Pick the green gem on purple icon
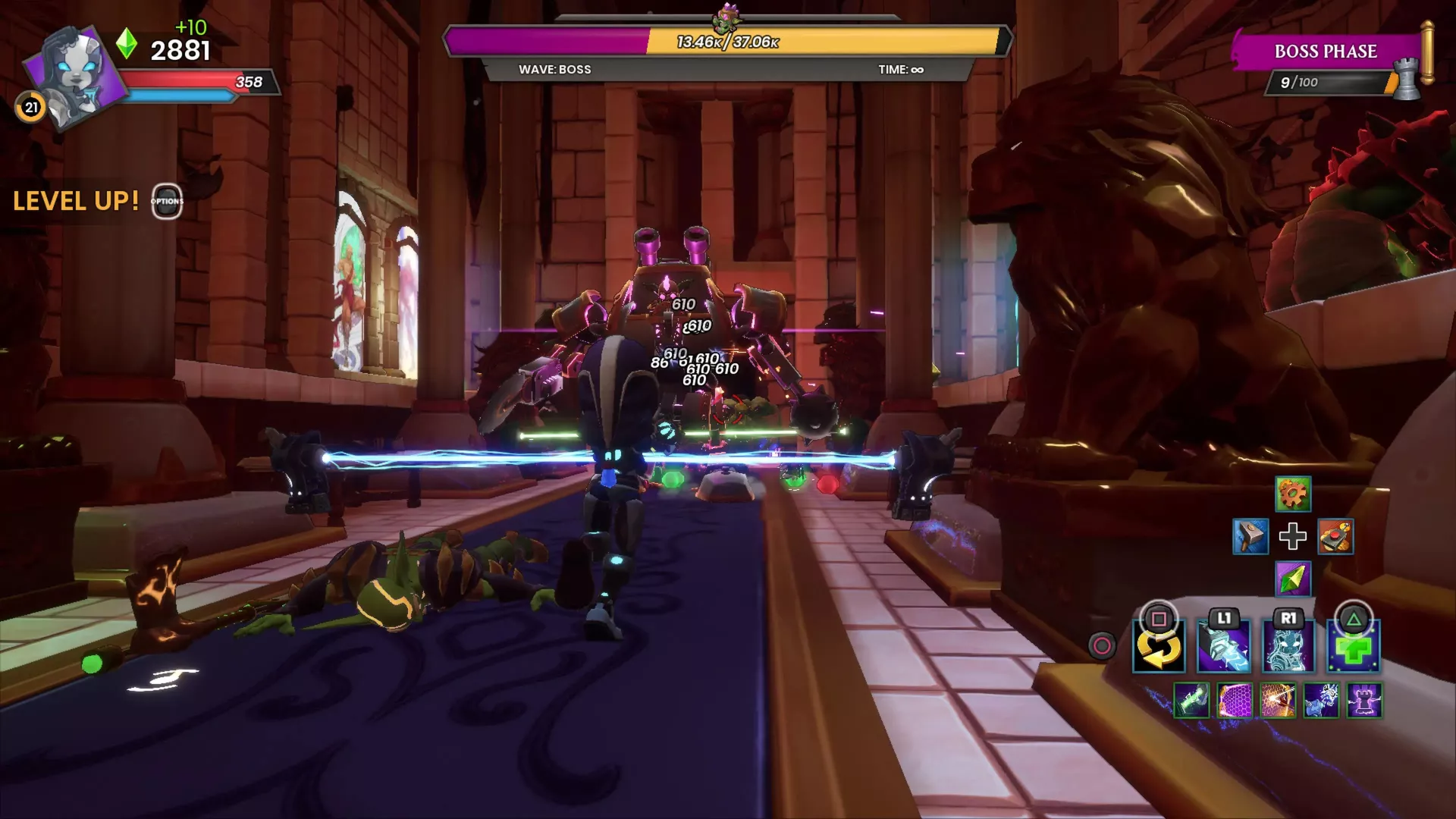 pyautogui.click(x=1293, y=579)
